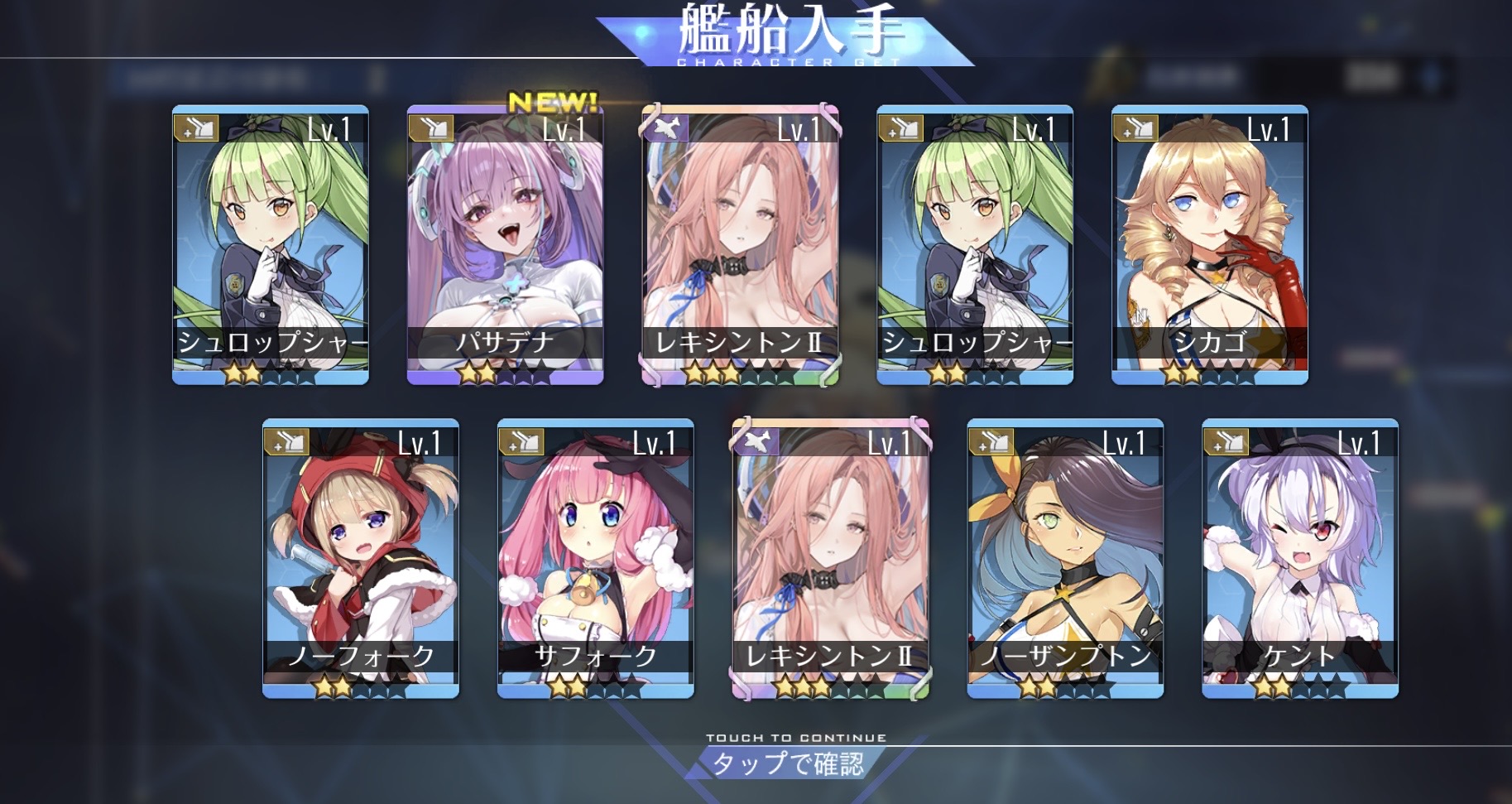1512x804 pixels.
Task: Choose the Chicago (シカゴ) ship card
Action: pyautogui.click(x=1209, y=244)
